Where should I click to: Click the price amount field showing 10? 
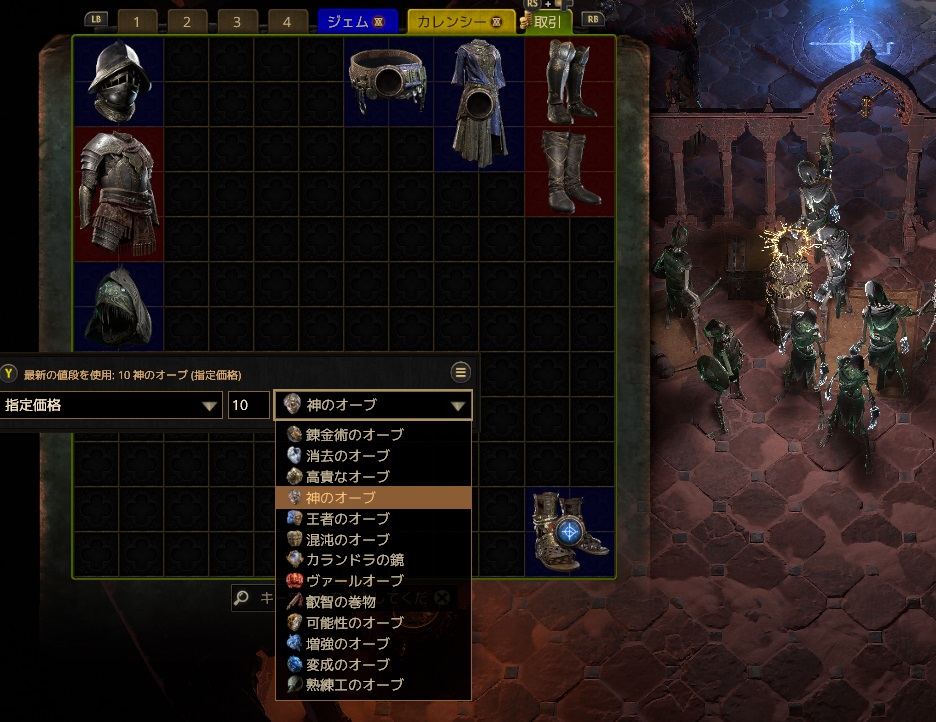pos(249,405)
